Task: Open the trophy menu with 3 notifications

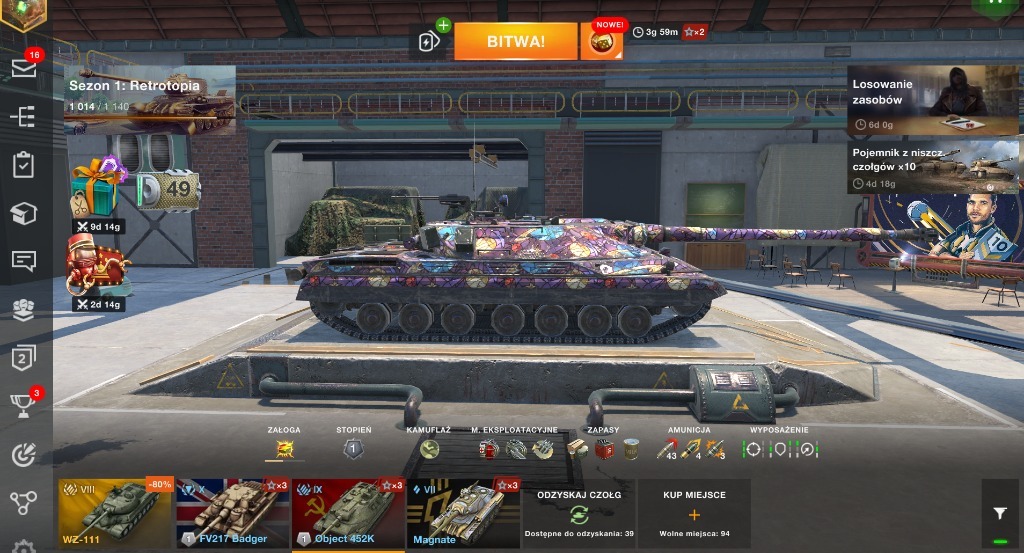Action: click(x=23, y=404)
